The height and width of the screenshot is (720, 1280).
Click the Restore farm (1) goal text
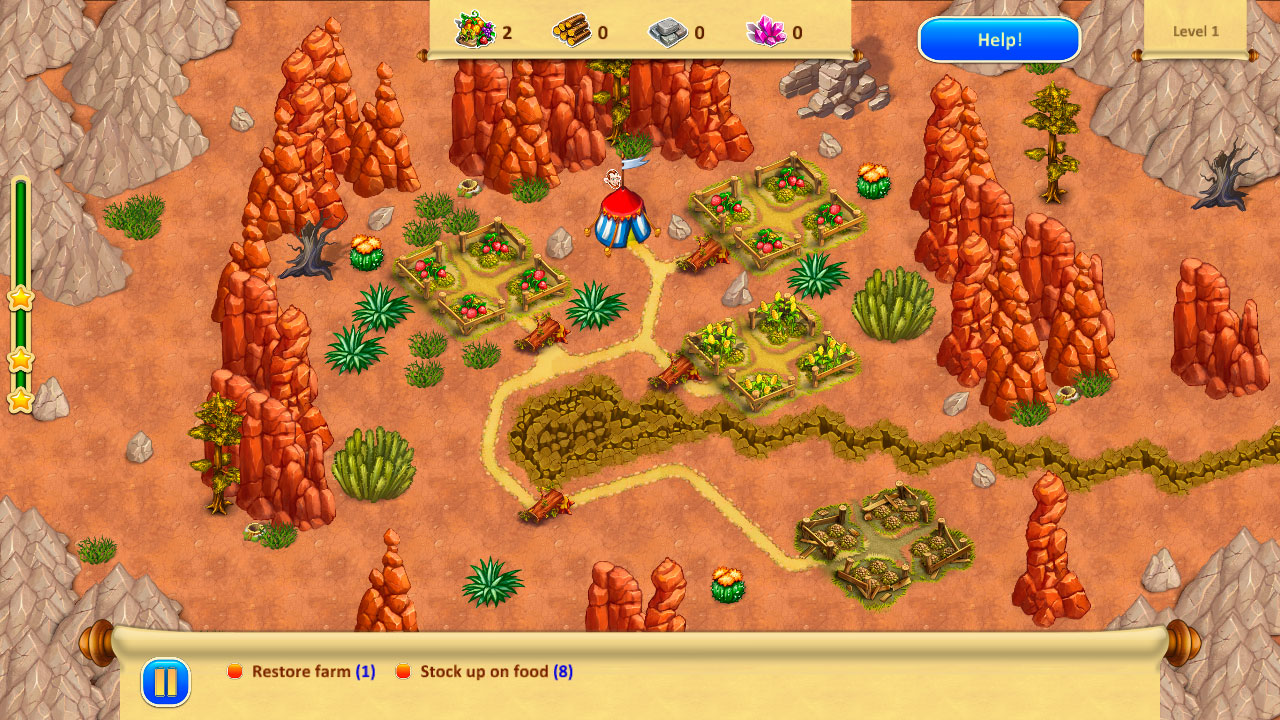pos(312,672)
